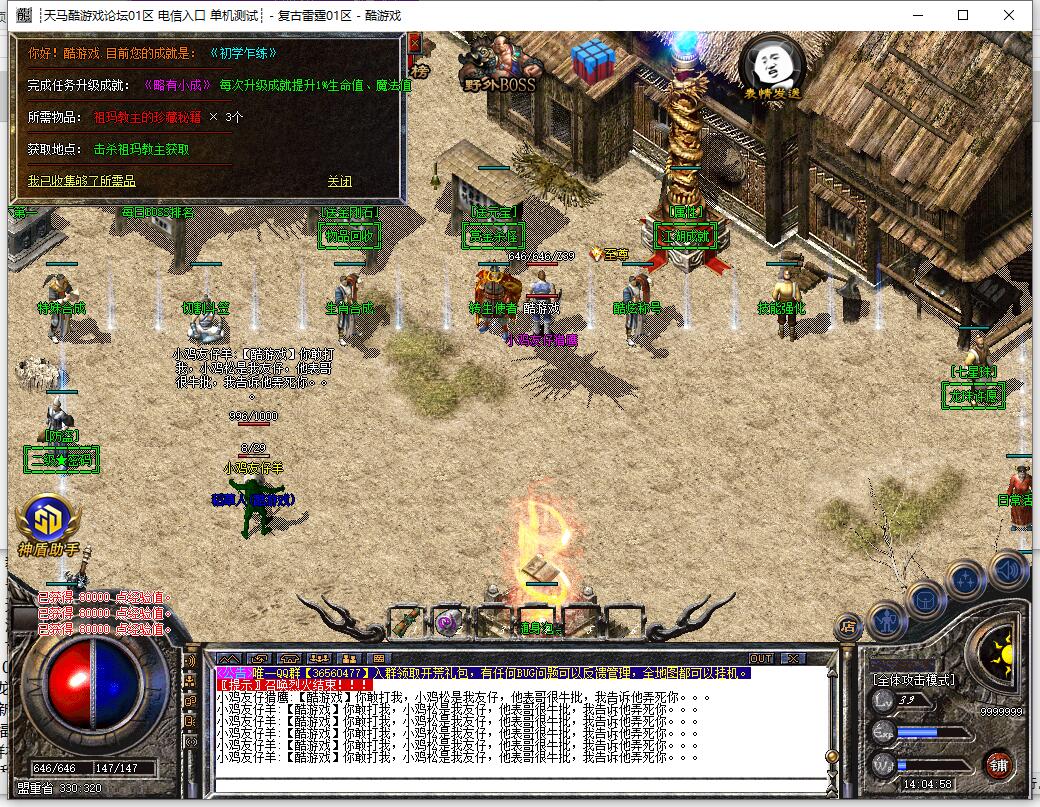Toggle the 全体攻击模式 attack mode
Image resolution: width=1040 pixels, height=807 pixels.
point(913,680)
